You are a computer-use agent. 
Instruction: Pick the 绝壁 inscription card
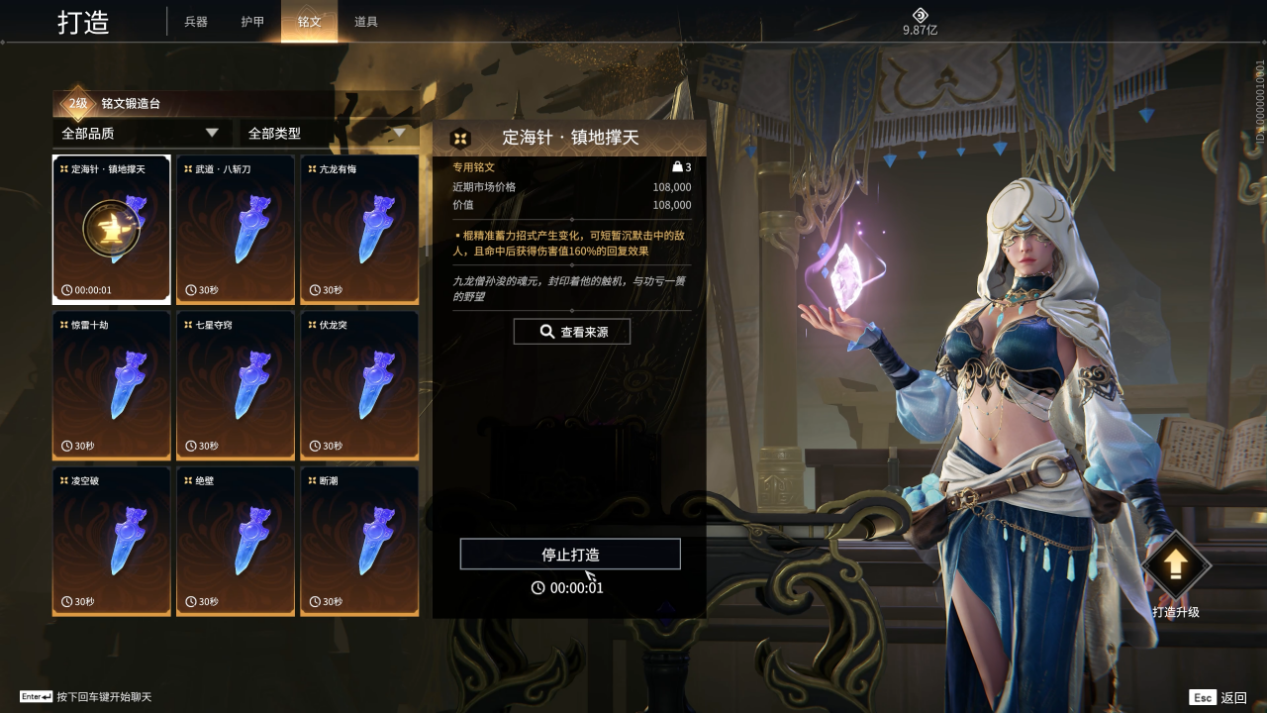[235, 541]
